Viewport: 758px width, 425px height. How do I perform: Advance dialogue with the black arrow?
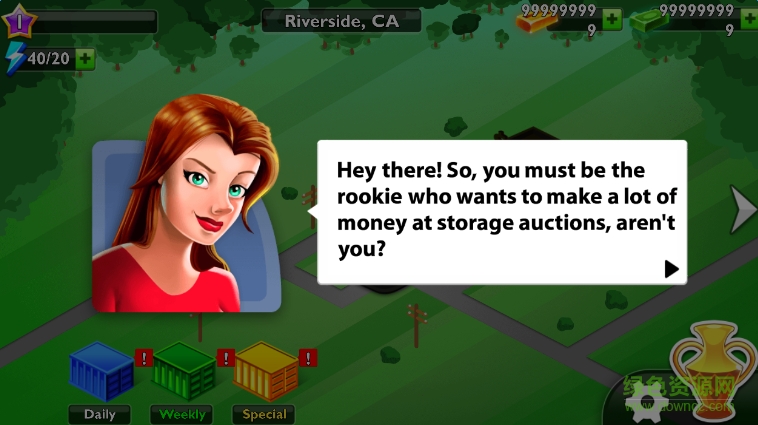[x=671, y=268]
